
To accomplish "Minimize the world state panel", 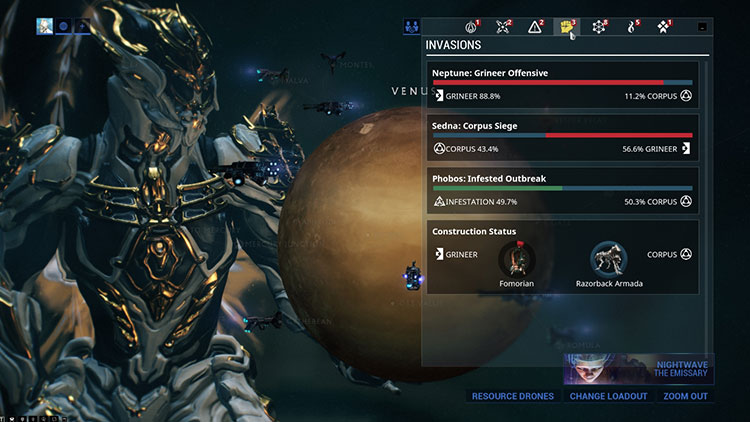I will coord(703,26).
